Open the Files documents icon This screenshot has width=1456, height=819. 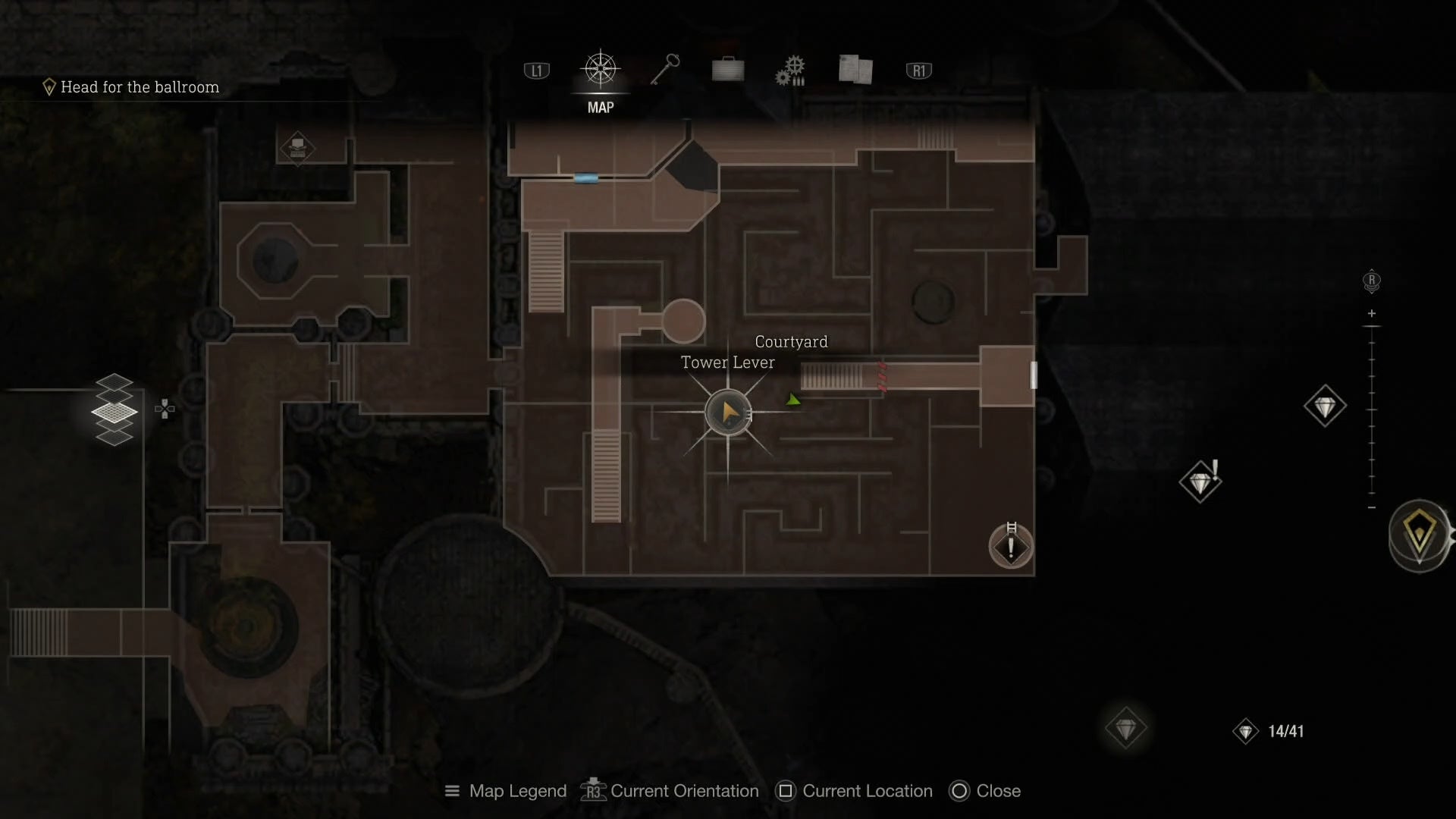click(x=855, y=69)
